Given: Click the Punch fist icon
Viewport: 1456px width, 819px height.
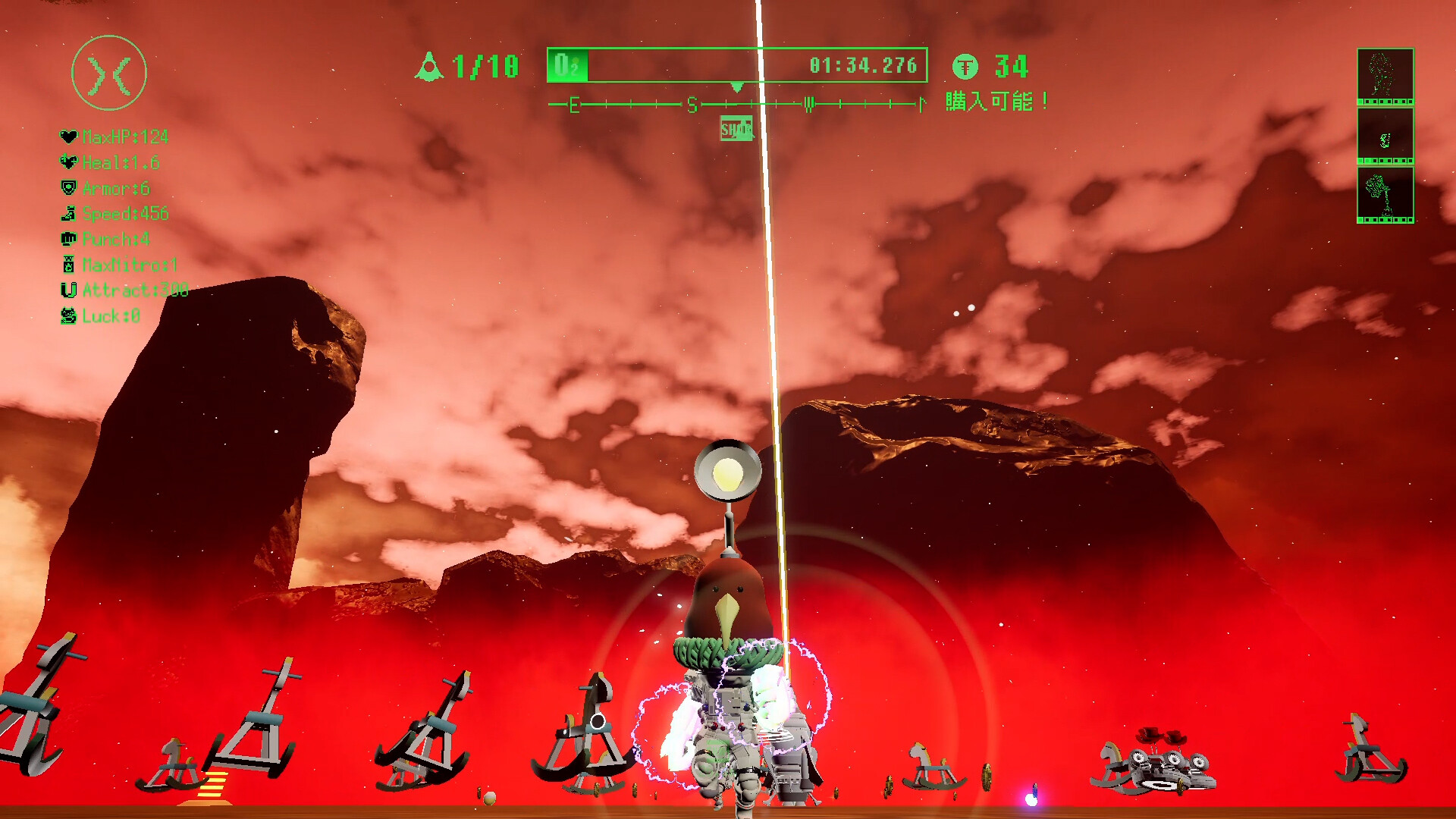Looking at the screenshot, I should [x=68, y=240].
